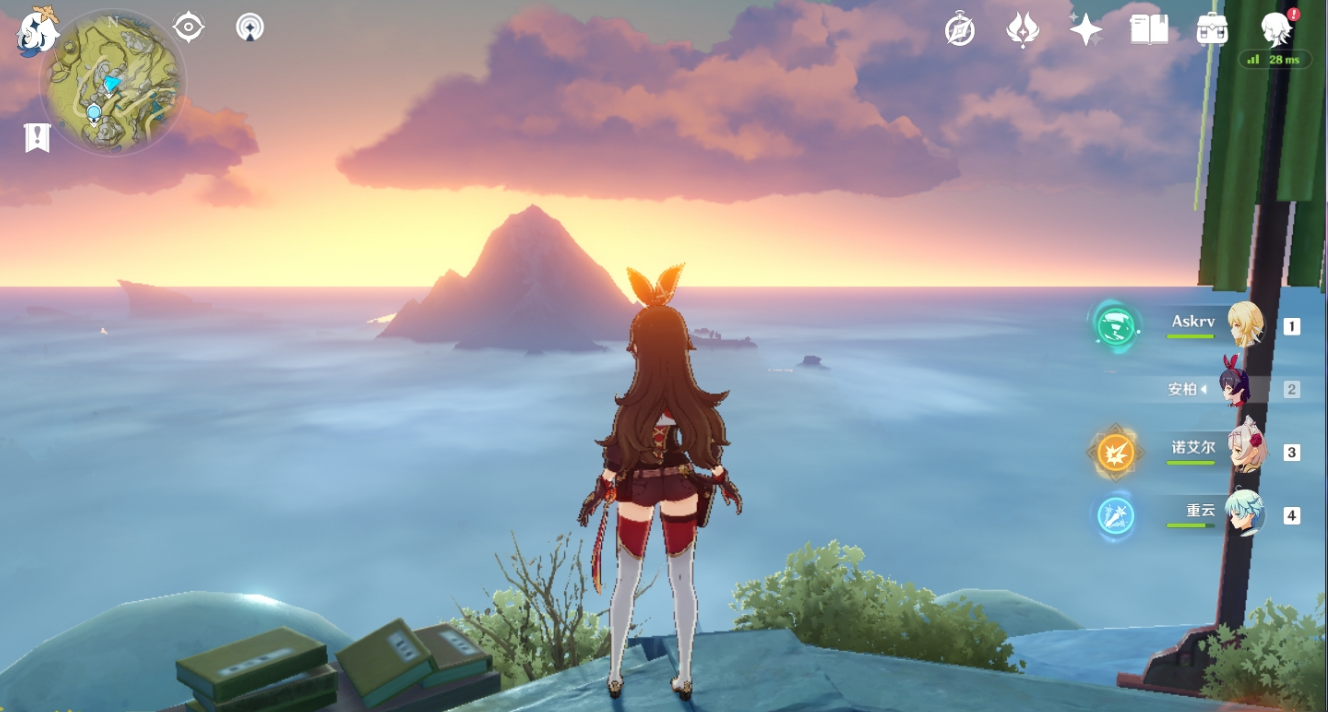The image size is (1328, 712).
Task: Open the compass icon menu
Action: coord(960,31)
